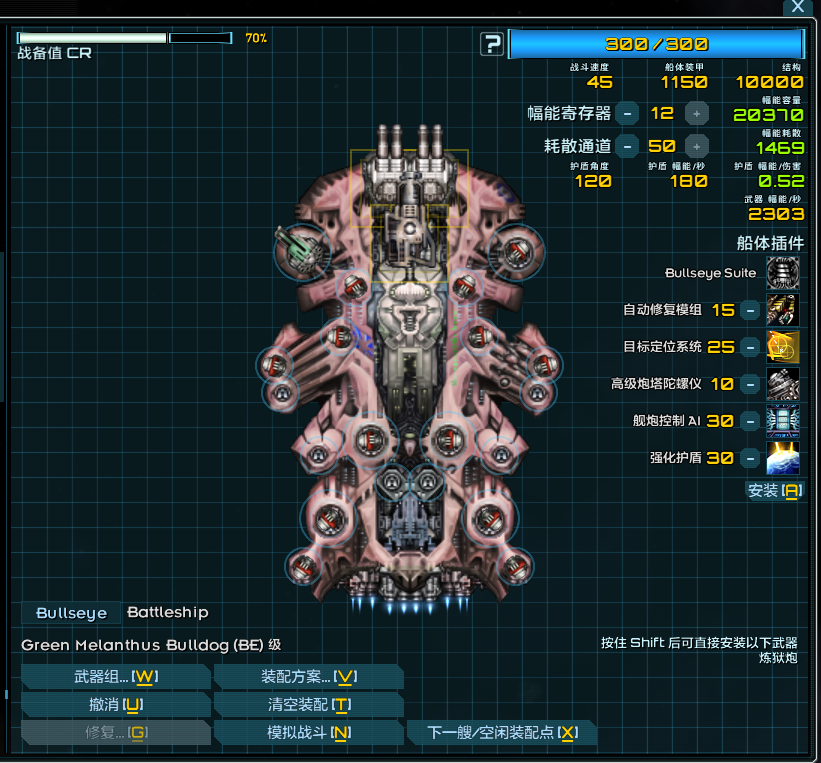The width and height of the screenshot is (821, 763).
Task: Open the question mark help button
Action: click(x=492, y=44)
